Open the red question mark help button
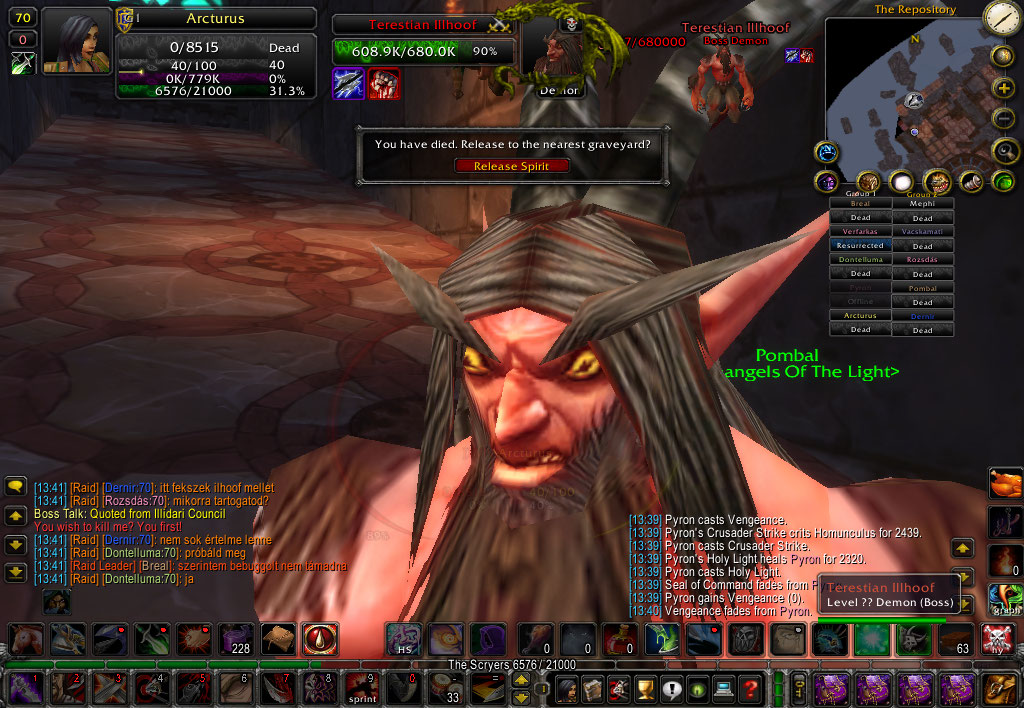1024x708 pixels. click(x=750, y=689)
